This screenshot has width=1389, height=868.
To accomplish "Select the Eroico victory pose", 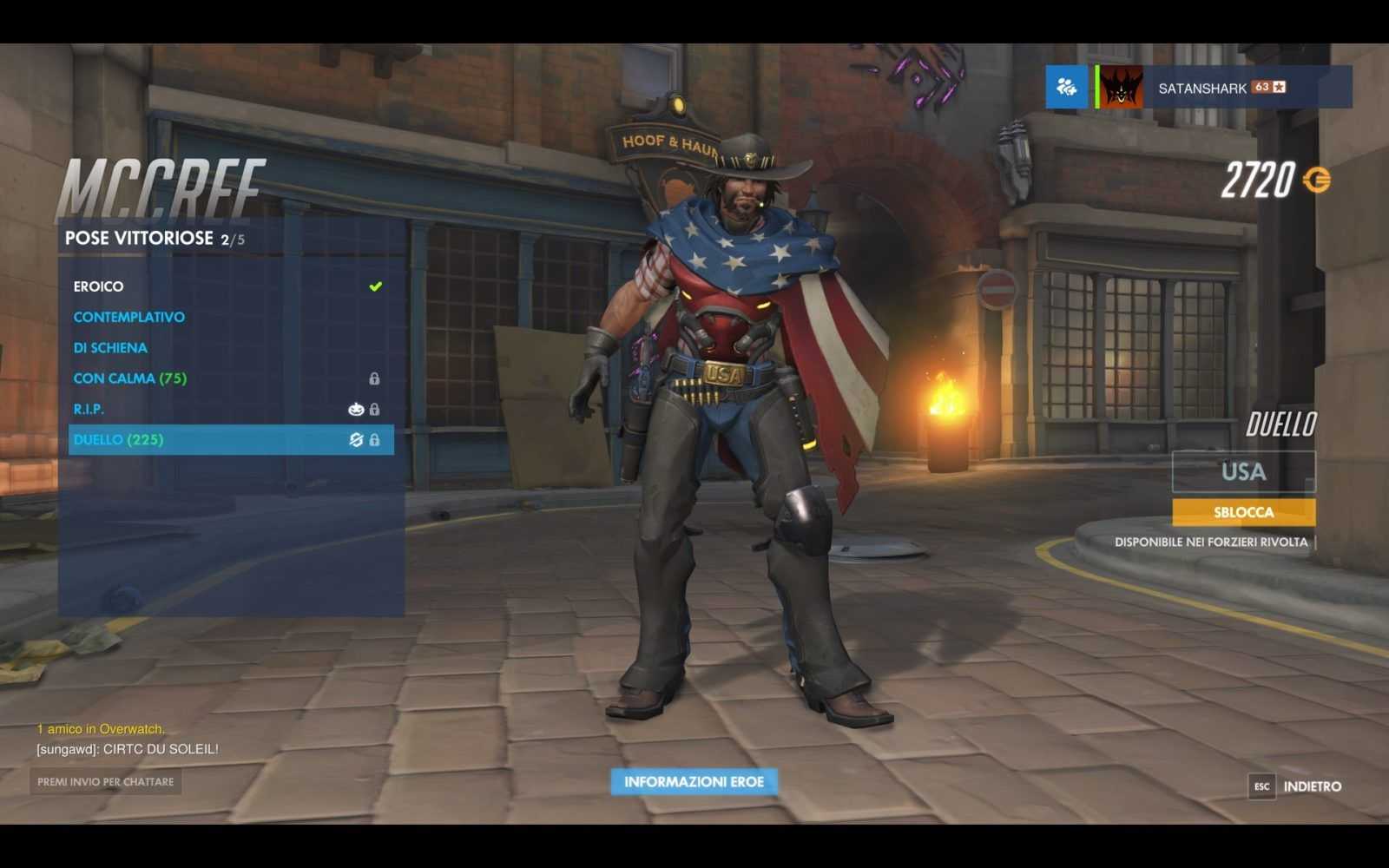I will tap(98, 286).
